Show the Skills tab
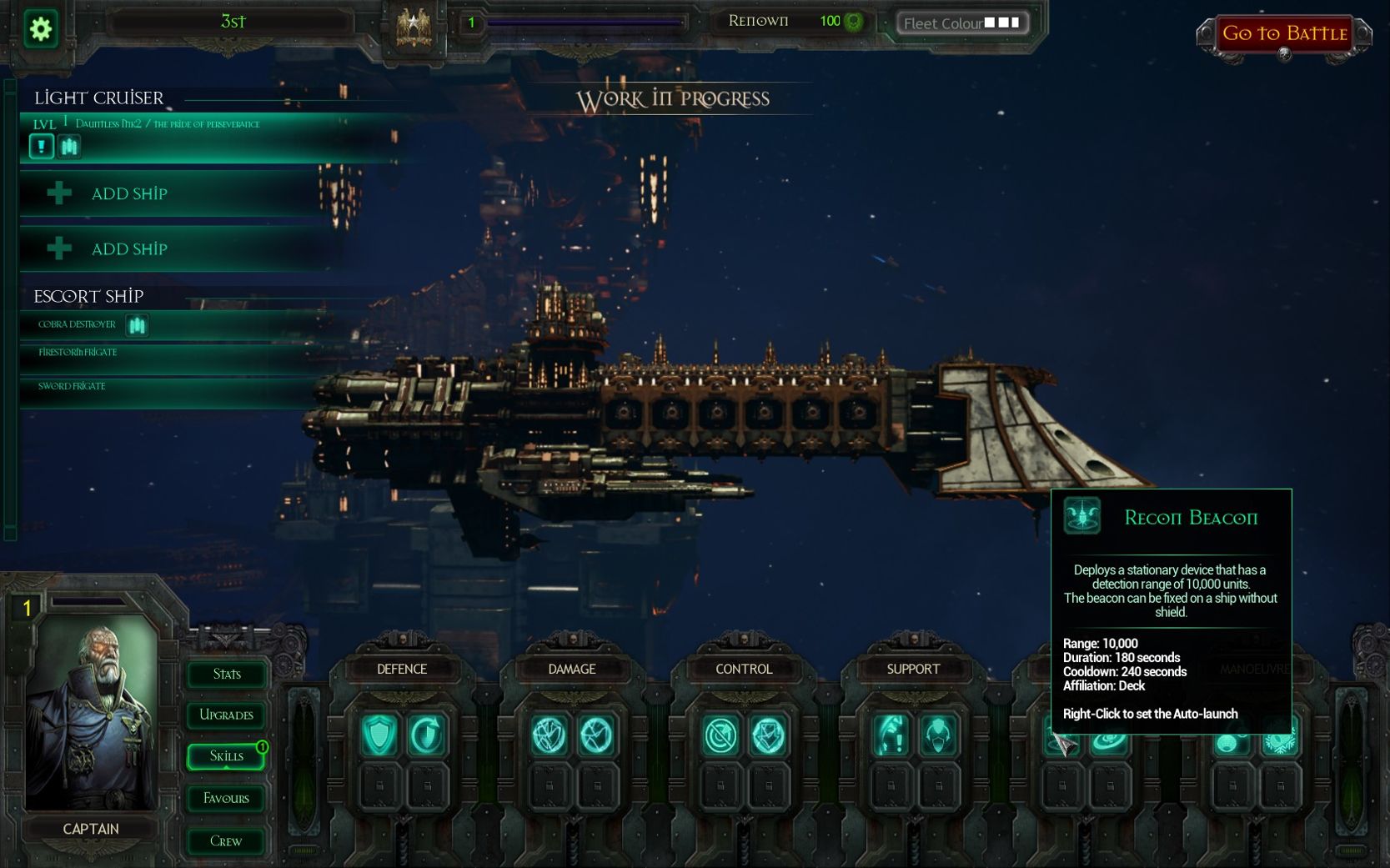 click(x=226, y=755)
